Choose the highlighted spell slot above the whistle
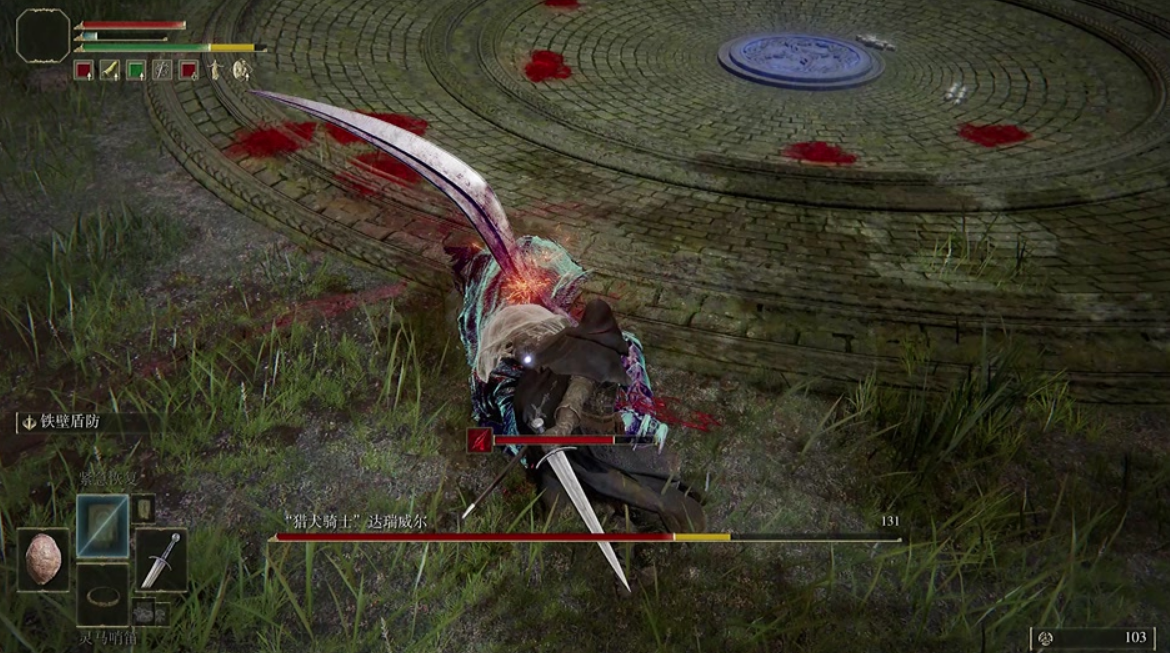 103,525
